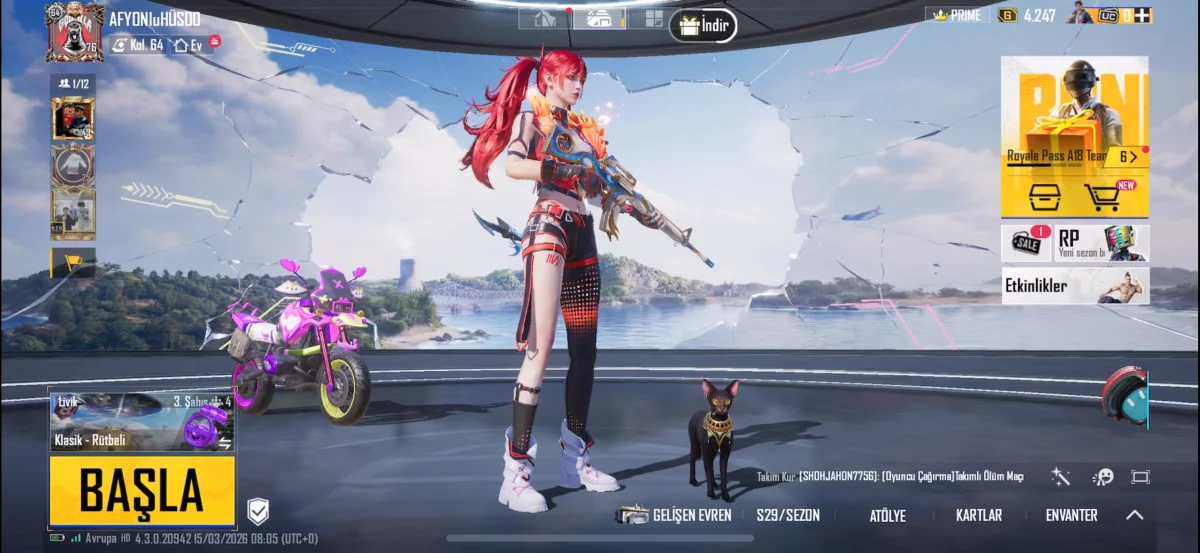The width and height of the screenshot is (1200, 553).
Task: Tap the shield checkmark icon
Action: pos(258,512)
